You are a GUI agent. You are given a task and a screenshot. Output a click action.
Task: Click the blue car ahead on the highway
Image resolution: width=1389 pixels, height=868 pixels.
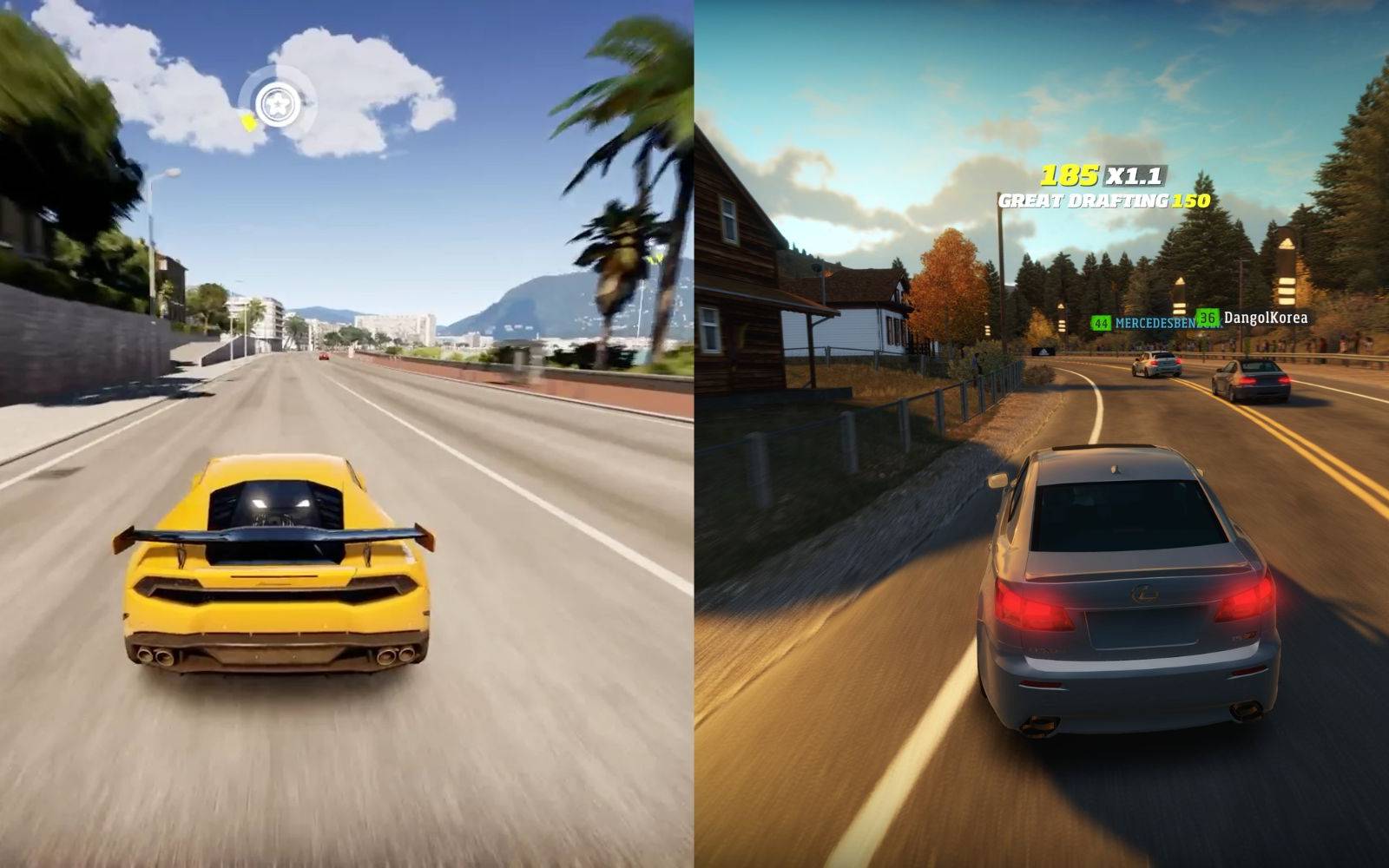tap(1157, 364)
